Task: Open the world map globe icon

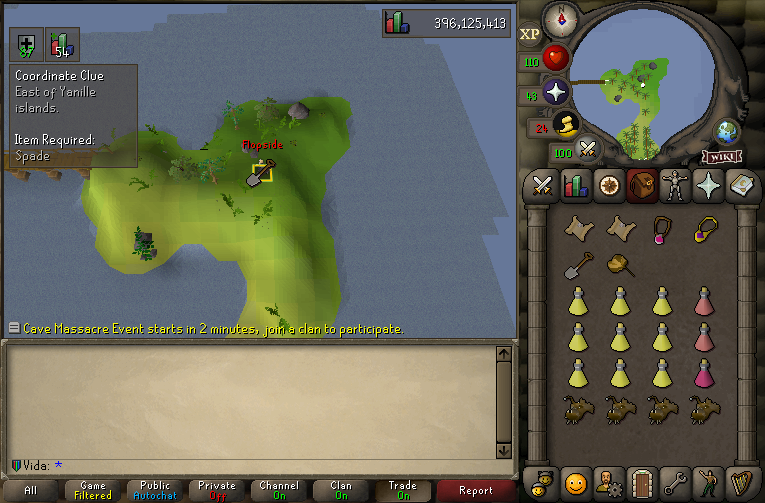Action: (728, 133)
